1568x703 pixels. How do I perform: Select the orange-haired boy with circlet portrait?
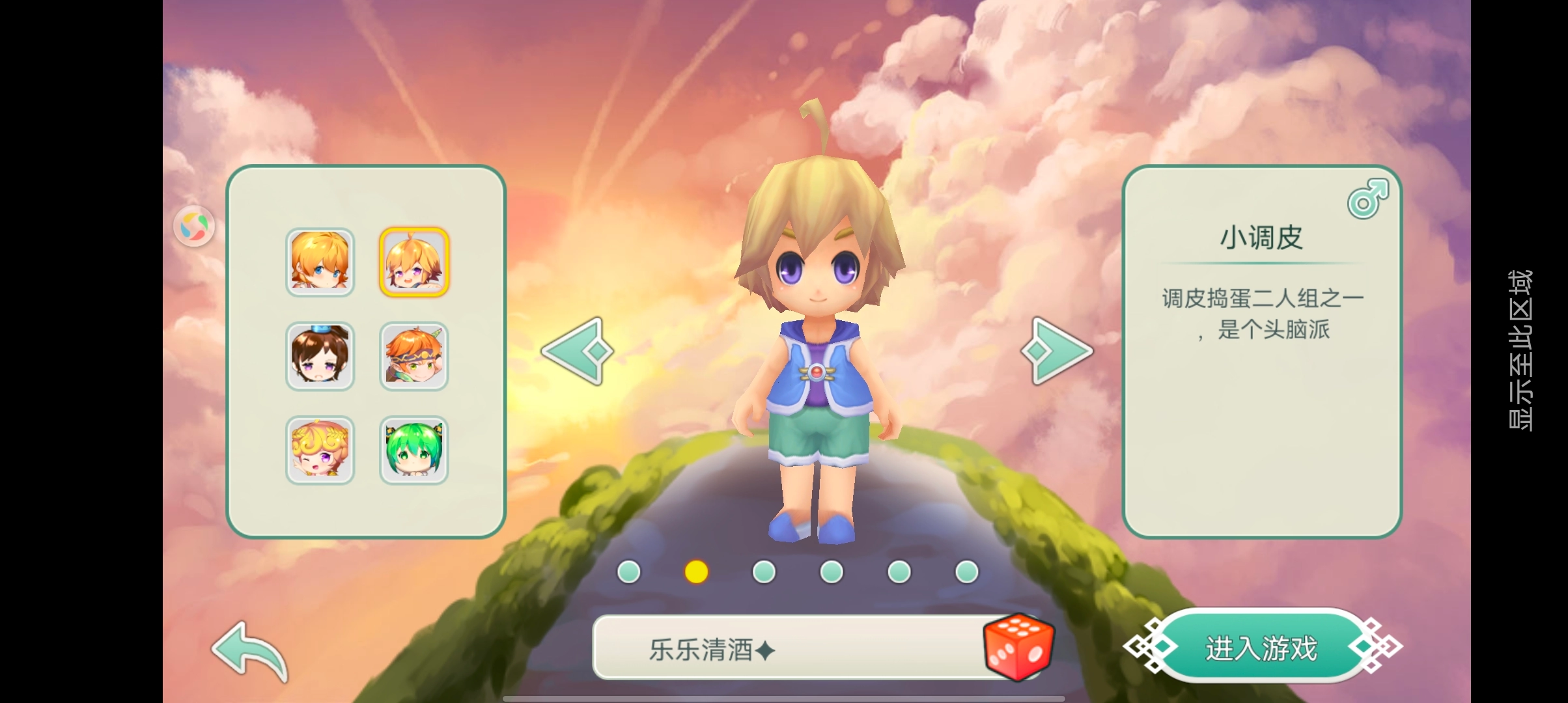pyautogui.click(x=415, y=356)
